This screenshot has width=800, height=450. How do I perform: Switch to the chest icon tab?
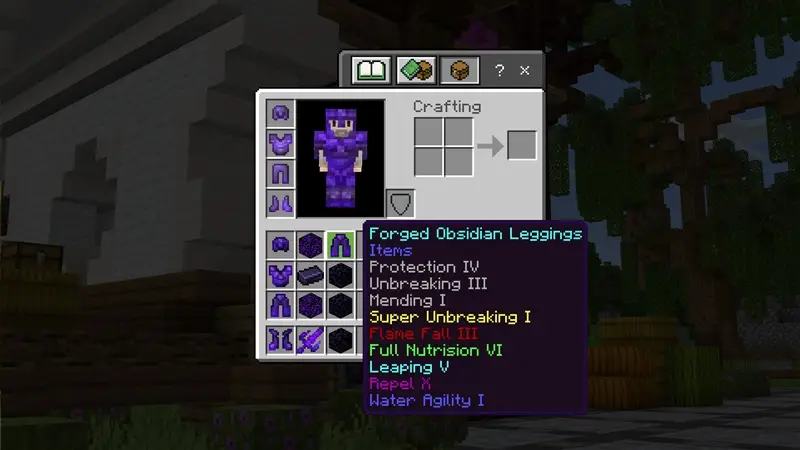point(460,71)
